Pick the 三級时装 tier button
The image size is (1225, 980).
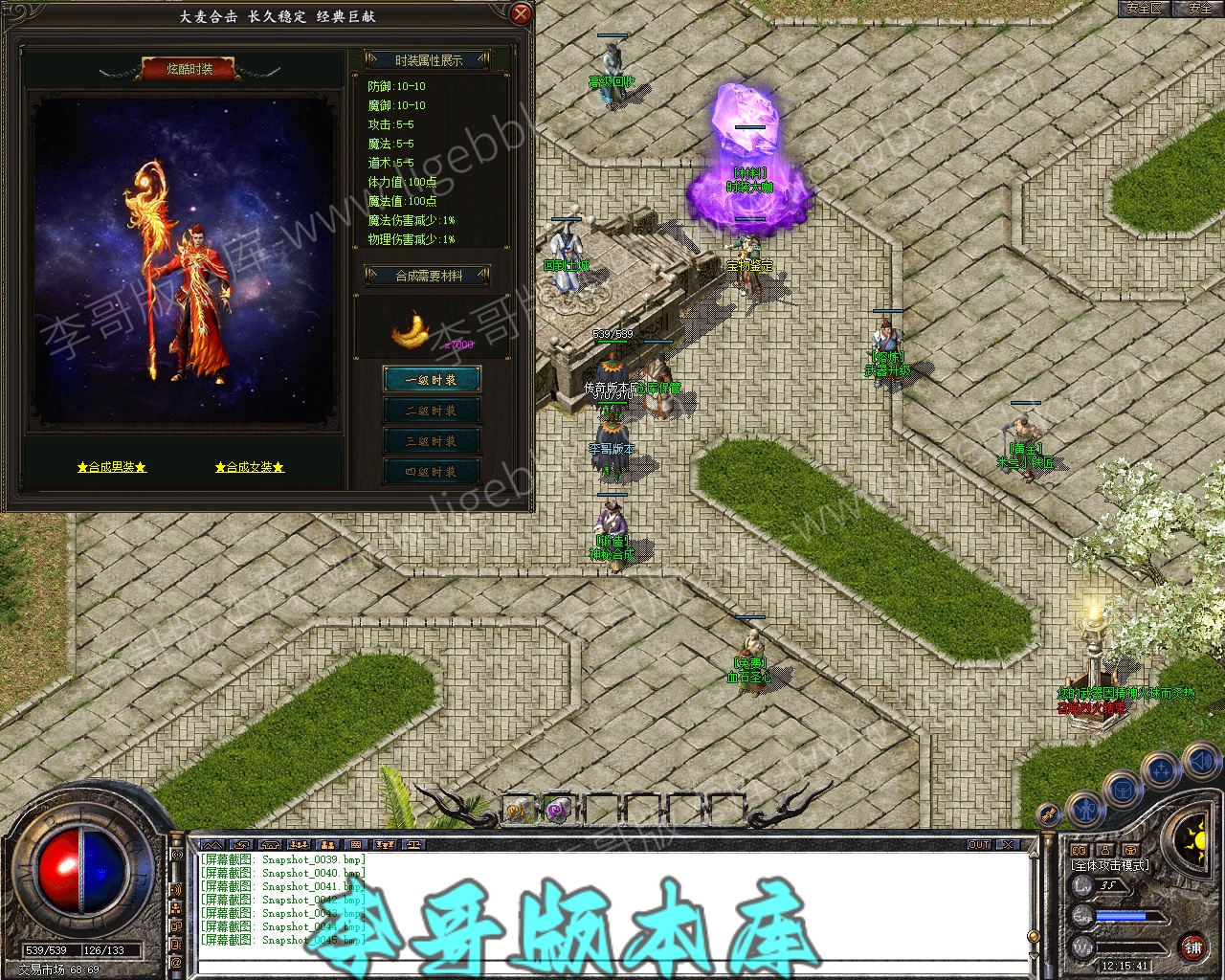pyautogui.click(x=431, y=441)
